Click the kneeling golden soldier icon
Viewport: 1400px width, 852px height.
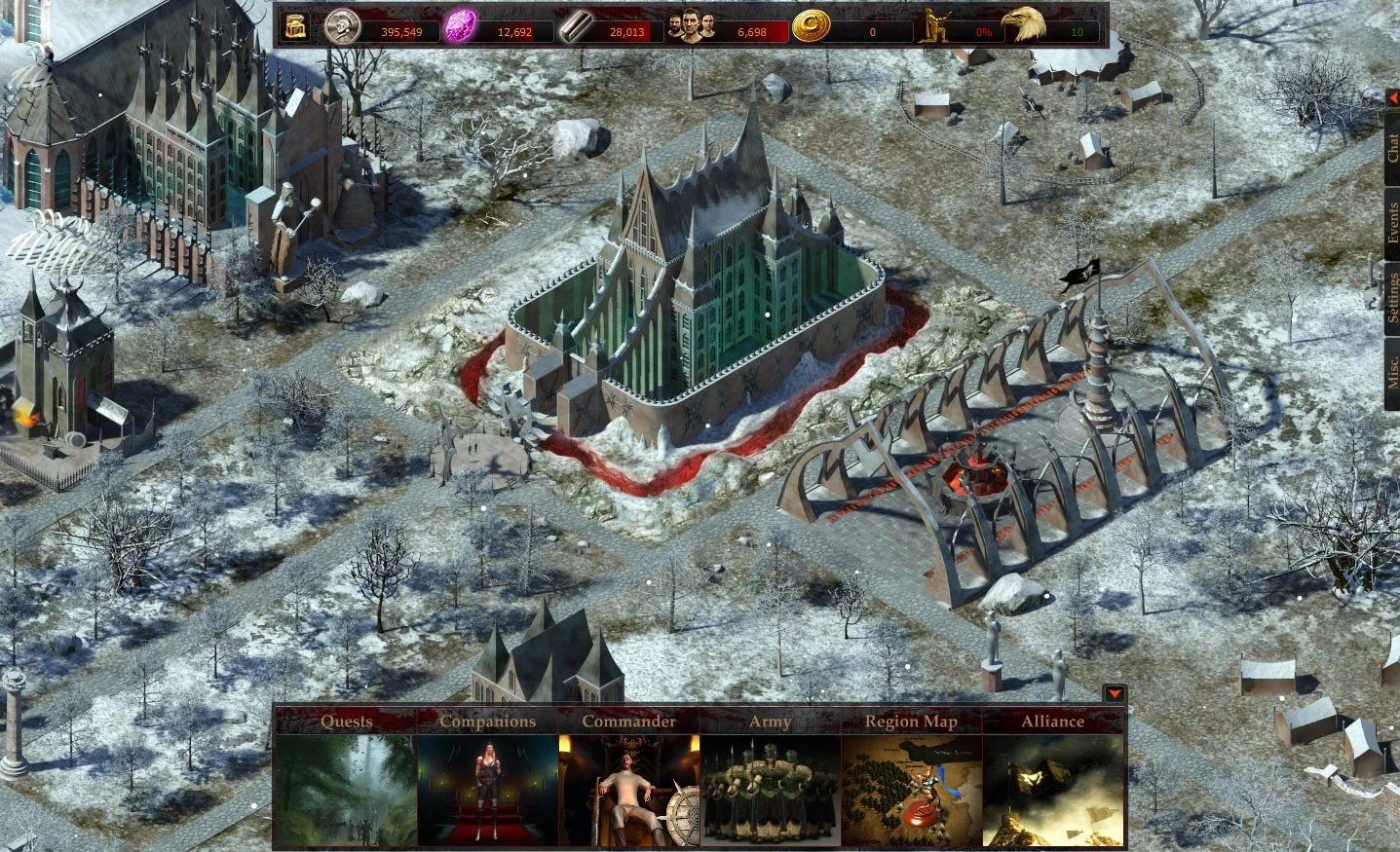939,28
